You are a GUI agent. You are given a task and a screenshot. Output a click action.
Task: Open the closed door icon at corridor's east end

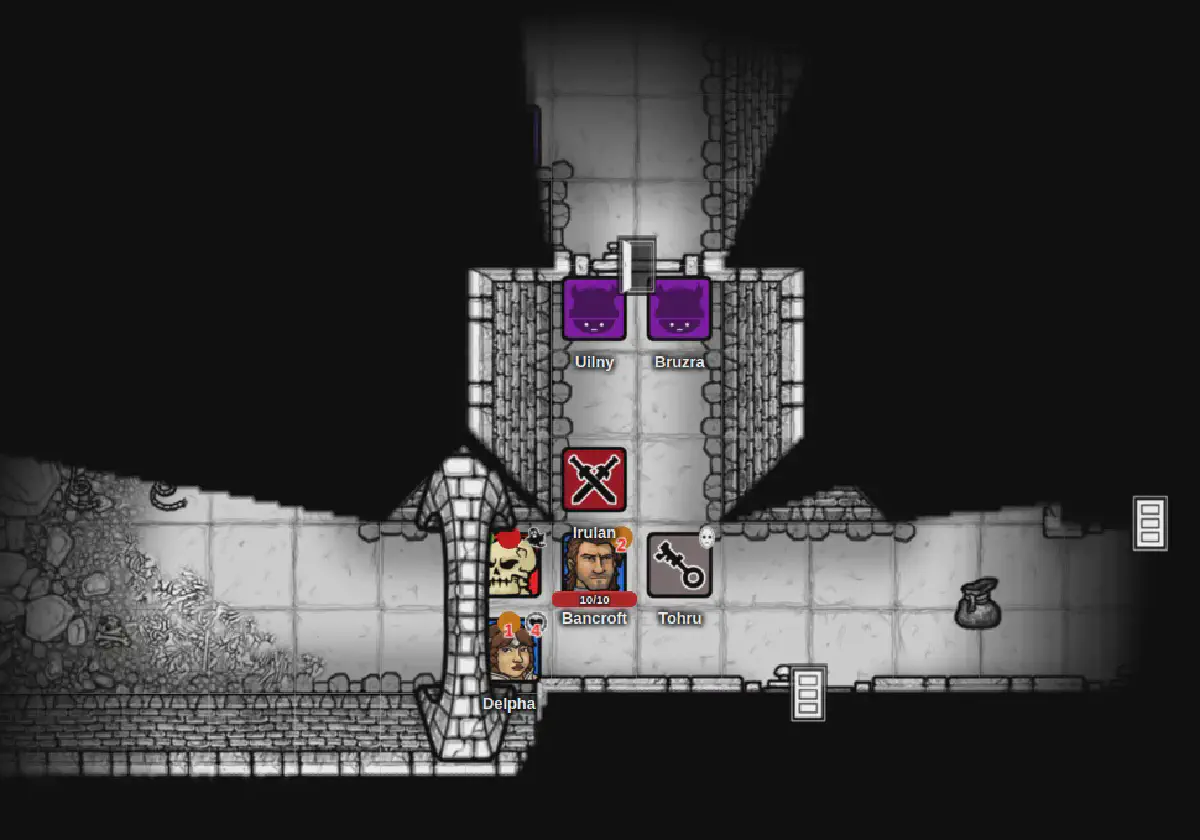coord(1150,523)
